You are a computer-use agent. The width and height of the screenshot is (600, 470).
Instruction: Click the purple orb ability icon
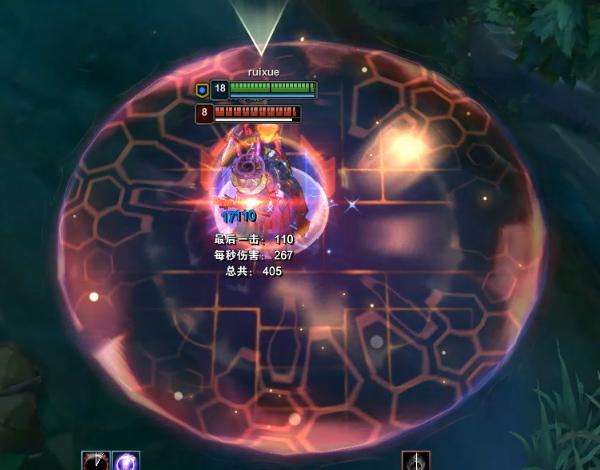click(126, 461)
